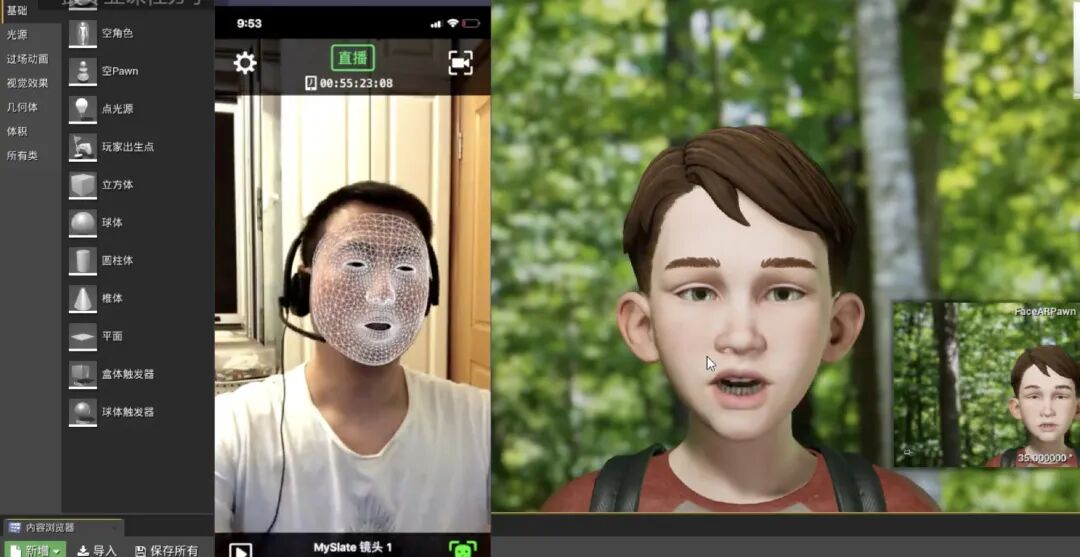Viewport: 1080px width, 557px height.
Task: Select the 点光源 light item
Action: point(117,109)
